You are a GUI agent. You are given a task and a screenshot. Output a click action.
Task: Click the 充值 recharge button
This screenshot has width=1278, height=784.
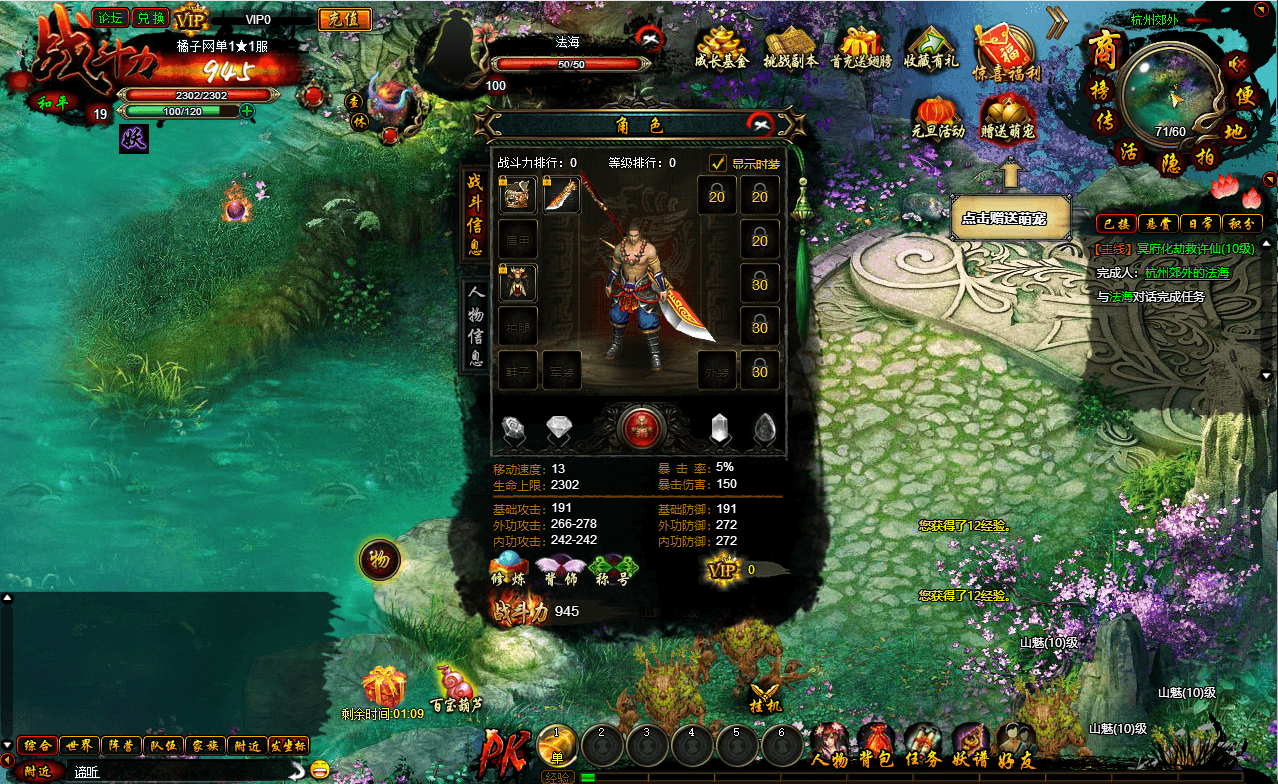(344, 19)
